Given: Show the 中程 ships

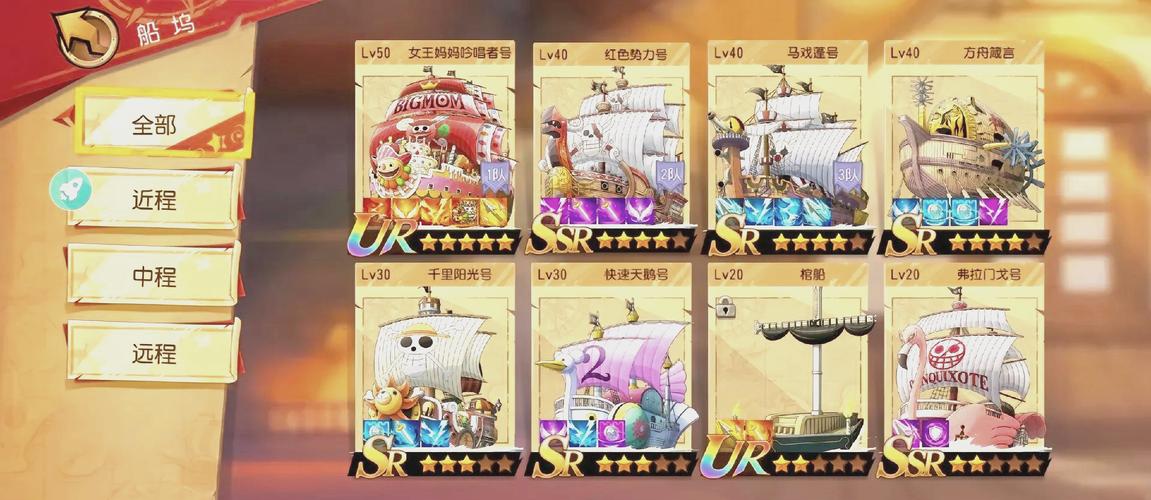Looking at the screenshot, I should click(154, 276).
